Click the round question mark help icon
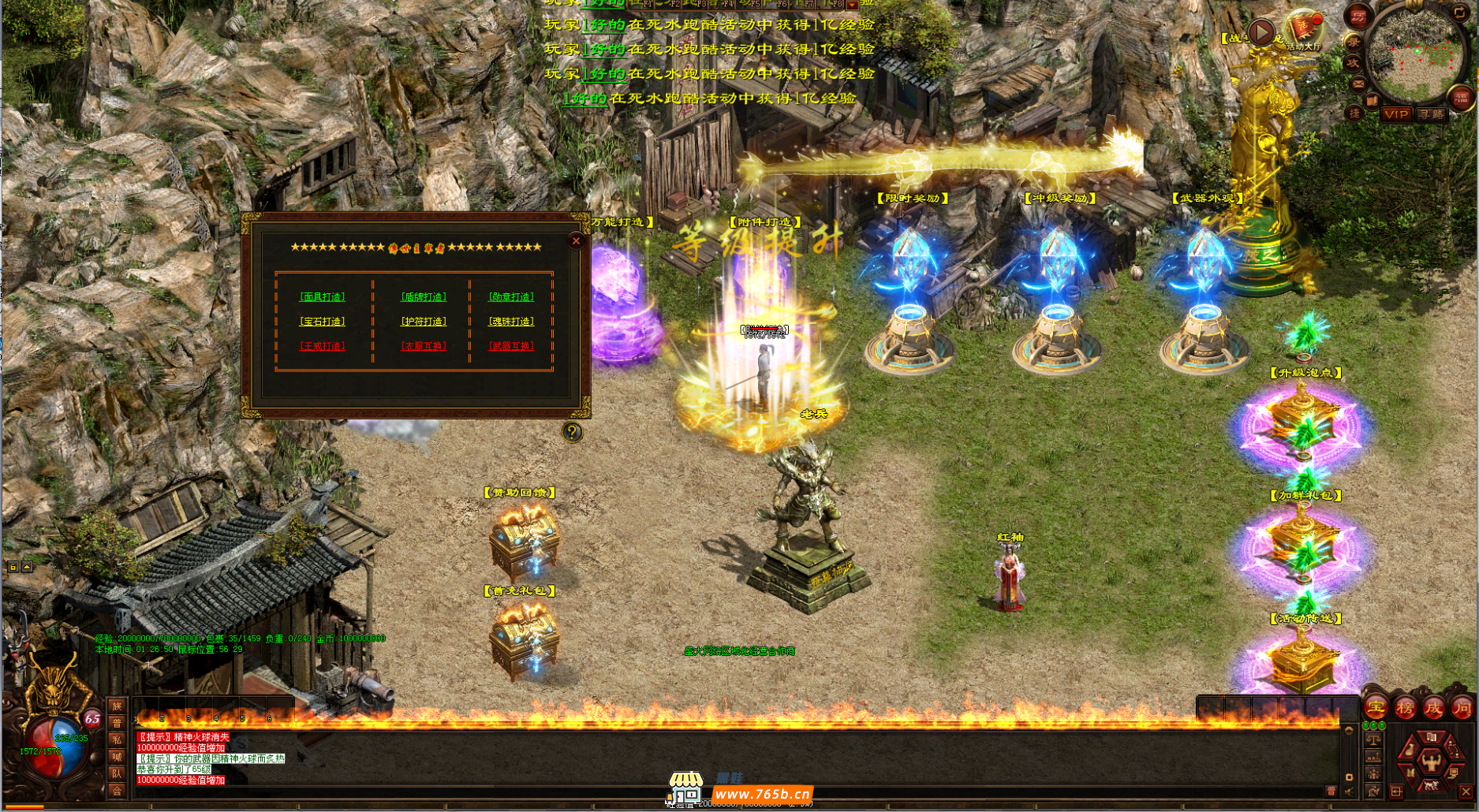 point(573,432)
